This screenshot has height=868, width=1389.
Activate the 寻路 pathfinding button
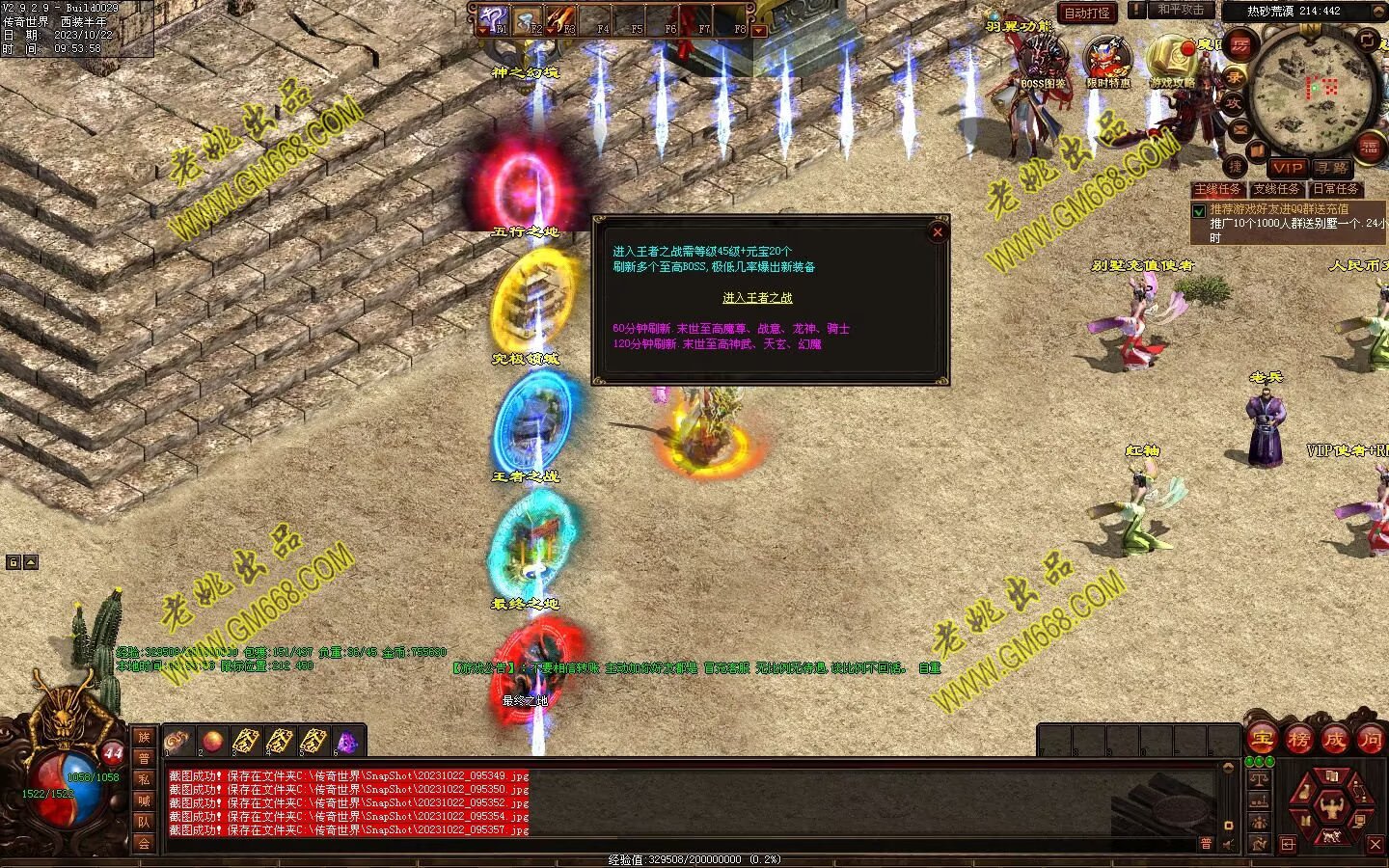coord(1331,167)
